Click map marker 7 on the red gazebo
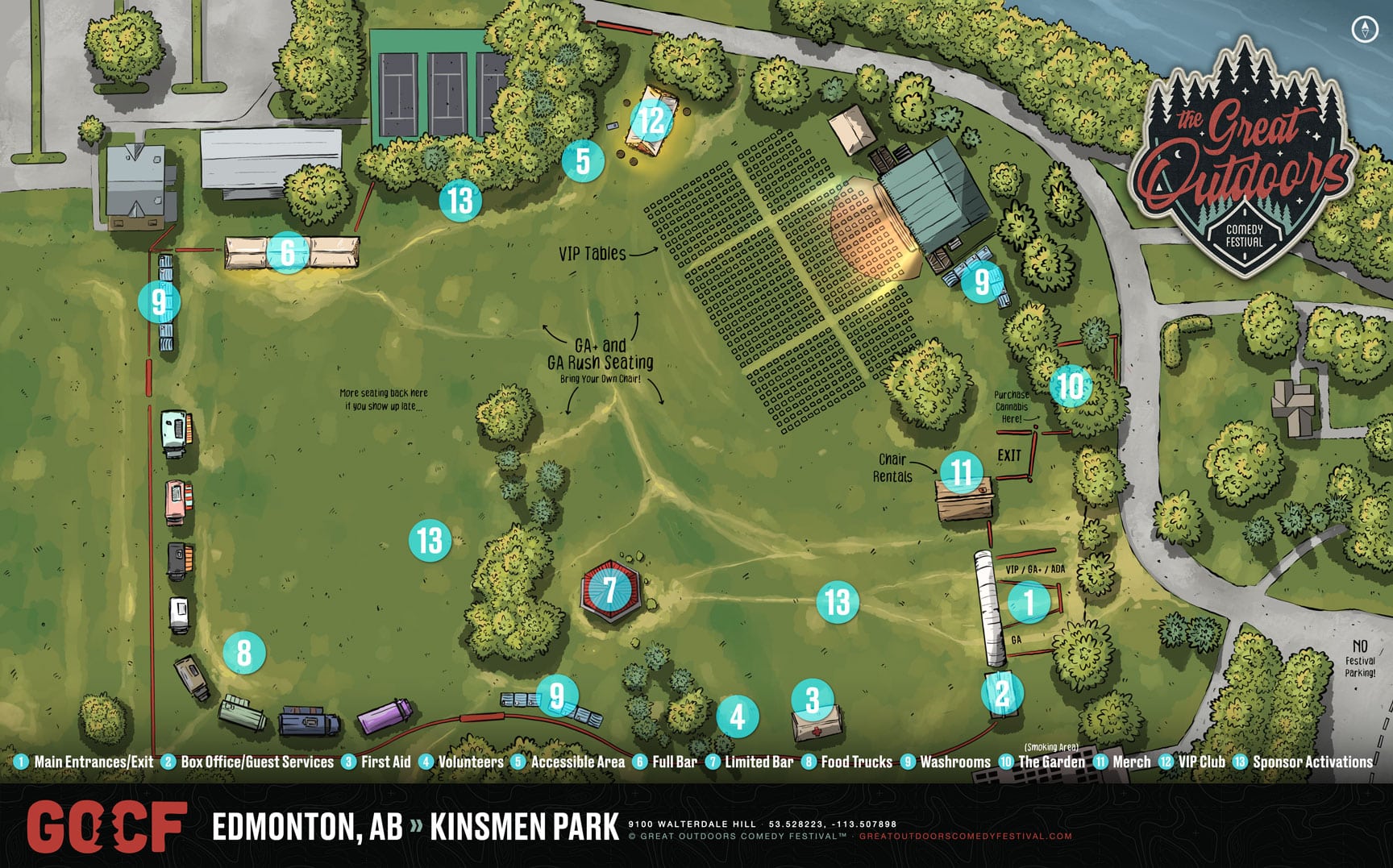Viewport: 1393px width, 868px height. (610, 589)
